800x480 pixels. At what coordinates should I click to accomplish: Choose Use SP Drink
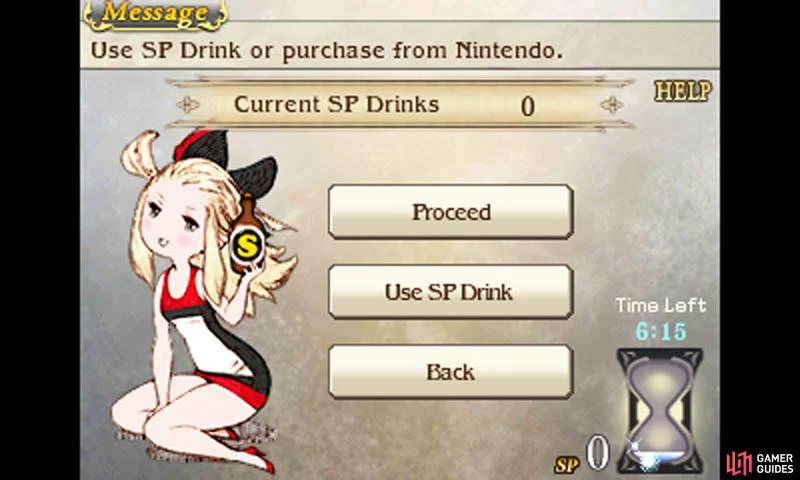point(451,292)
